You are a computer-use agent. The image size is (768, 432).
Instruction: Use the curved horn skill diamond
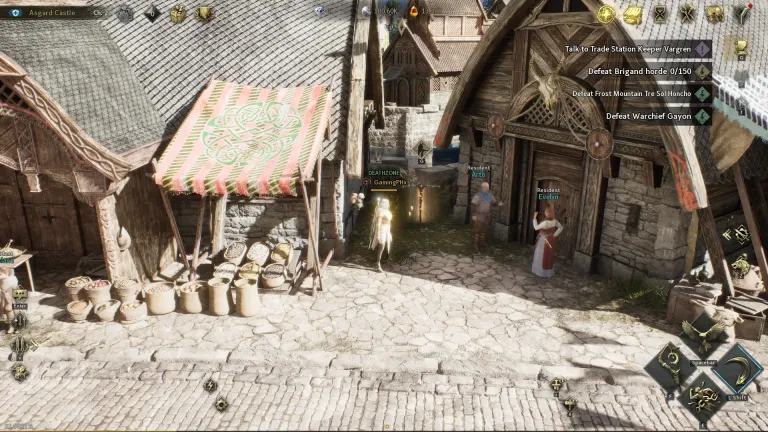point(737,368)
